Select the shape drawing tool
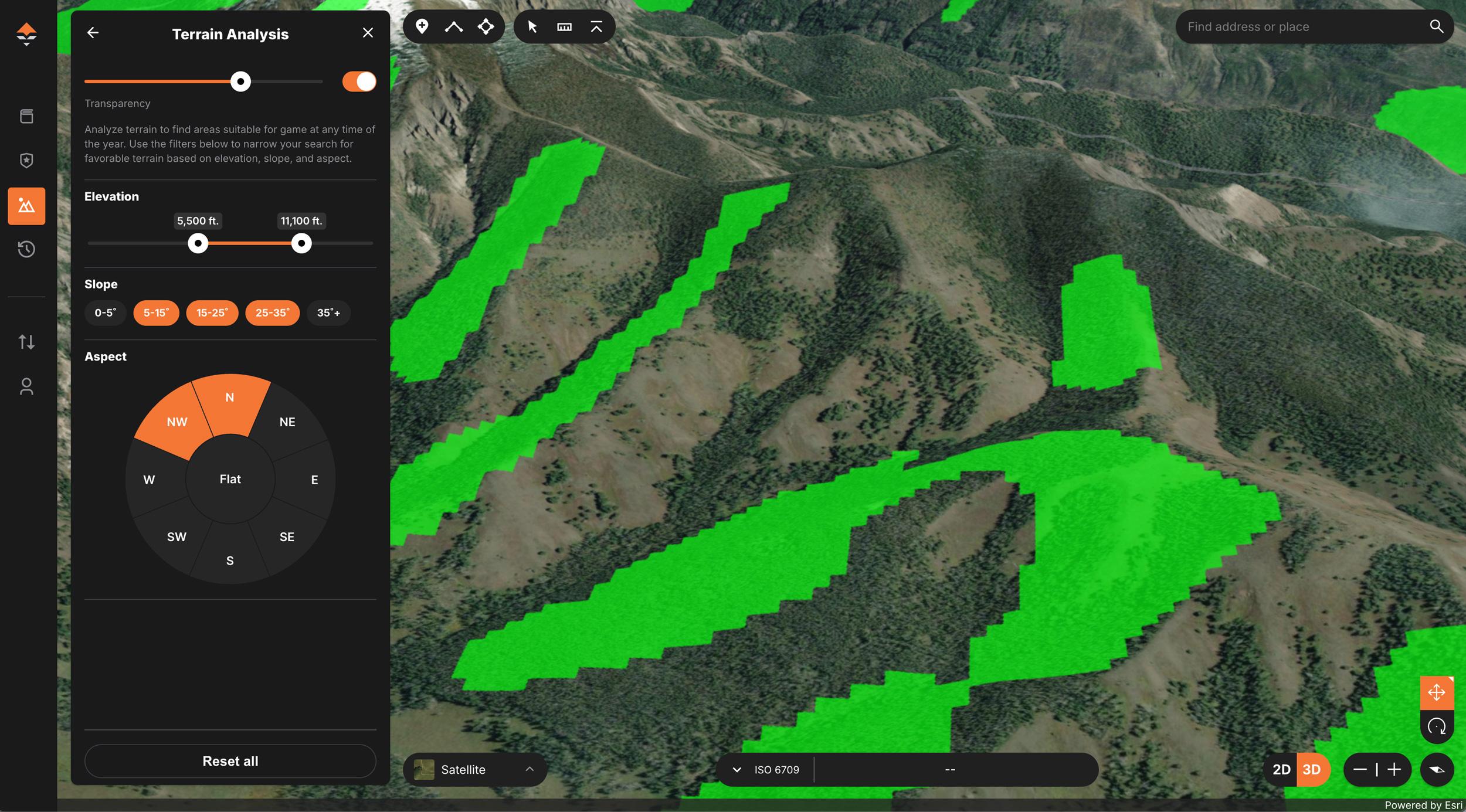1466x812 pixels. point(486,26)
